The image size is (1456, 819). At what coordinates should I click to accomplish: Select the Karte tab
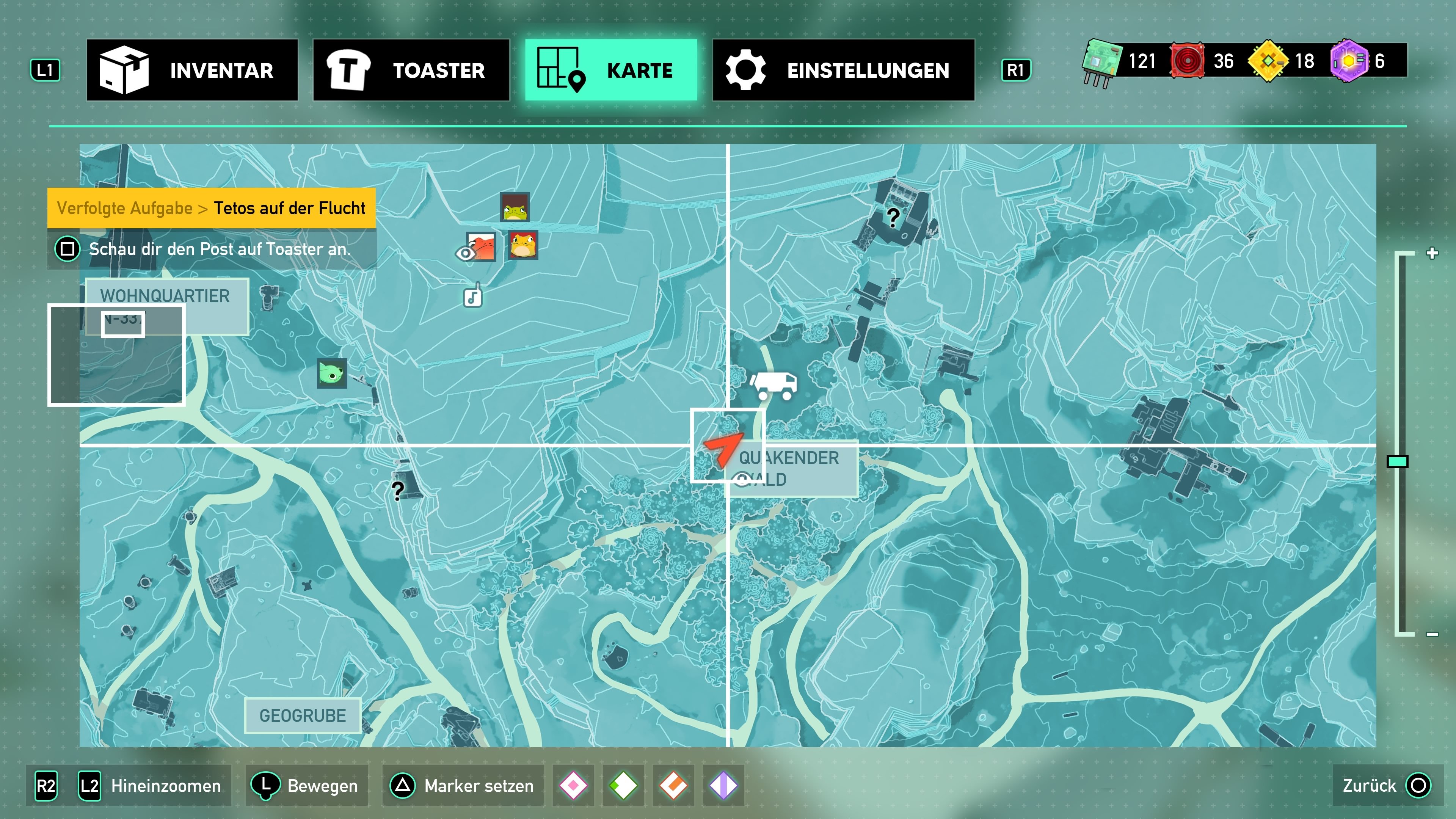(x=611, y=70)
